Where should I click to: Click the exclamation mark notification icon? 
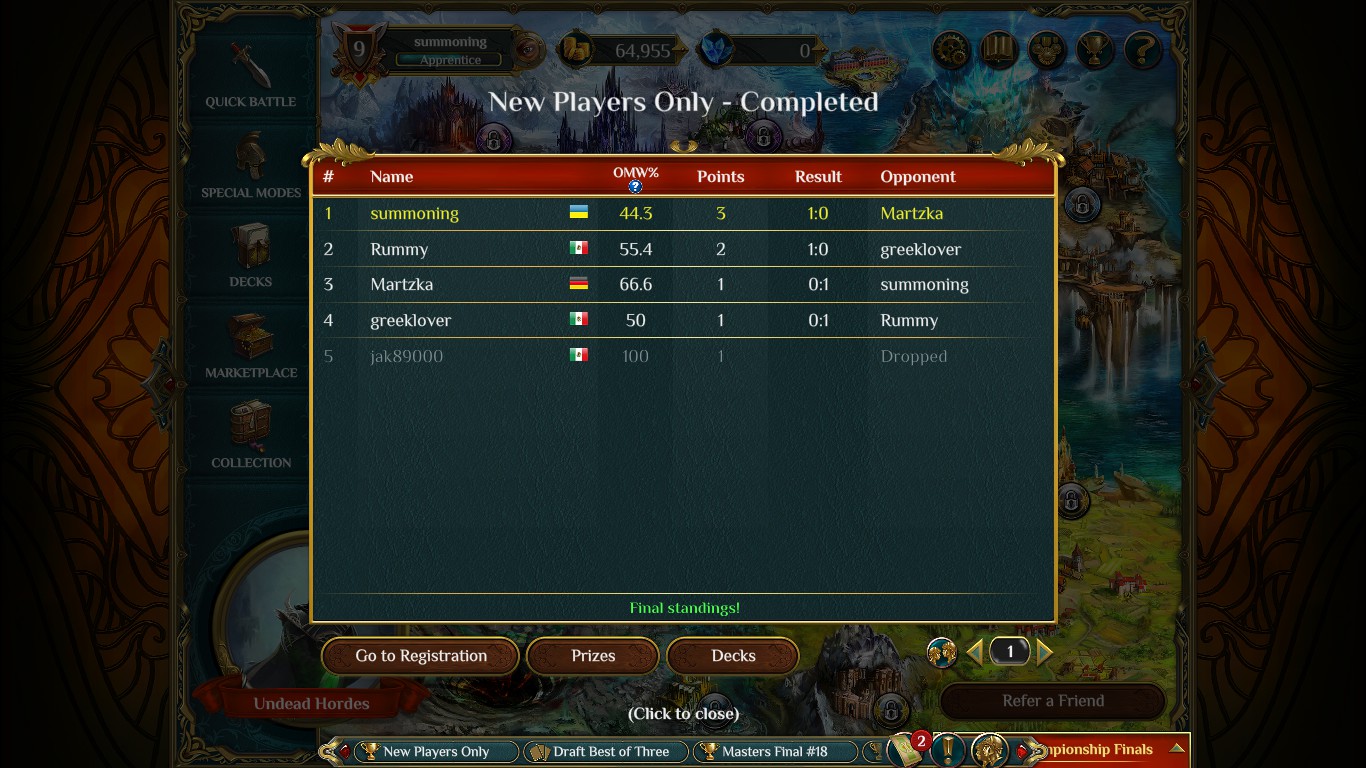pyautogui.click(x=947, y=750)
